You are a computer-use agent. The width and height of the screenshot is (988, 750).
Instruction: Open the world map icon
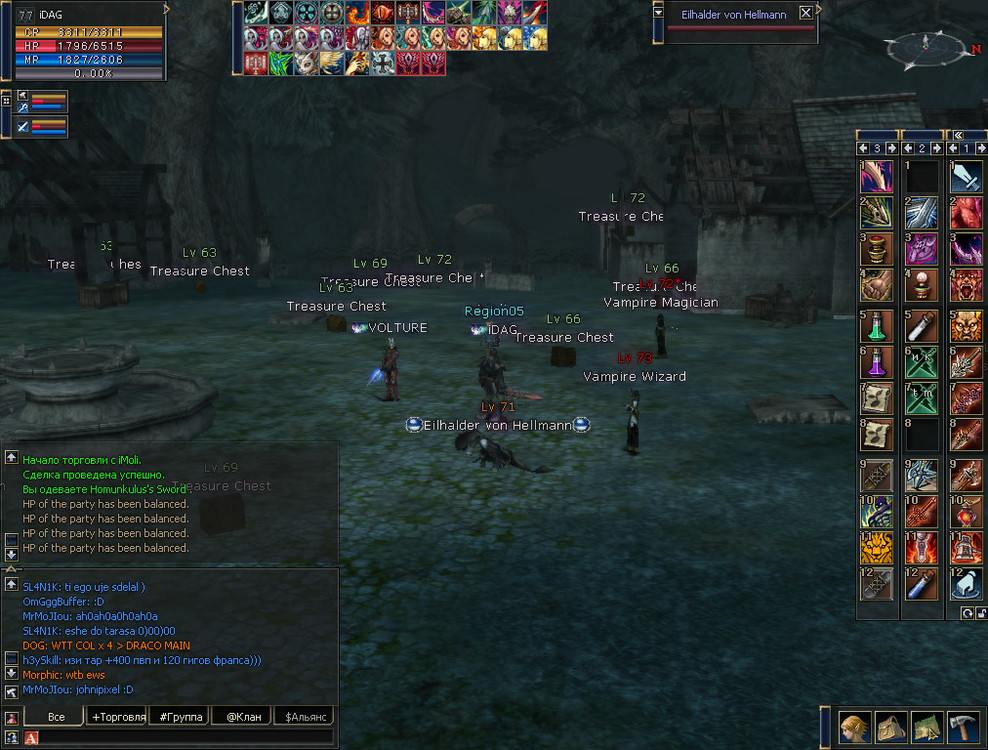pos(926,727)
